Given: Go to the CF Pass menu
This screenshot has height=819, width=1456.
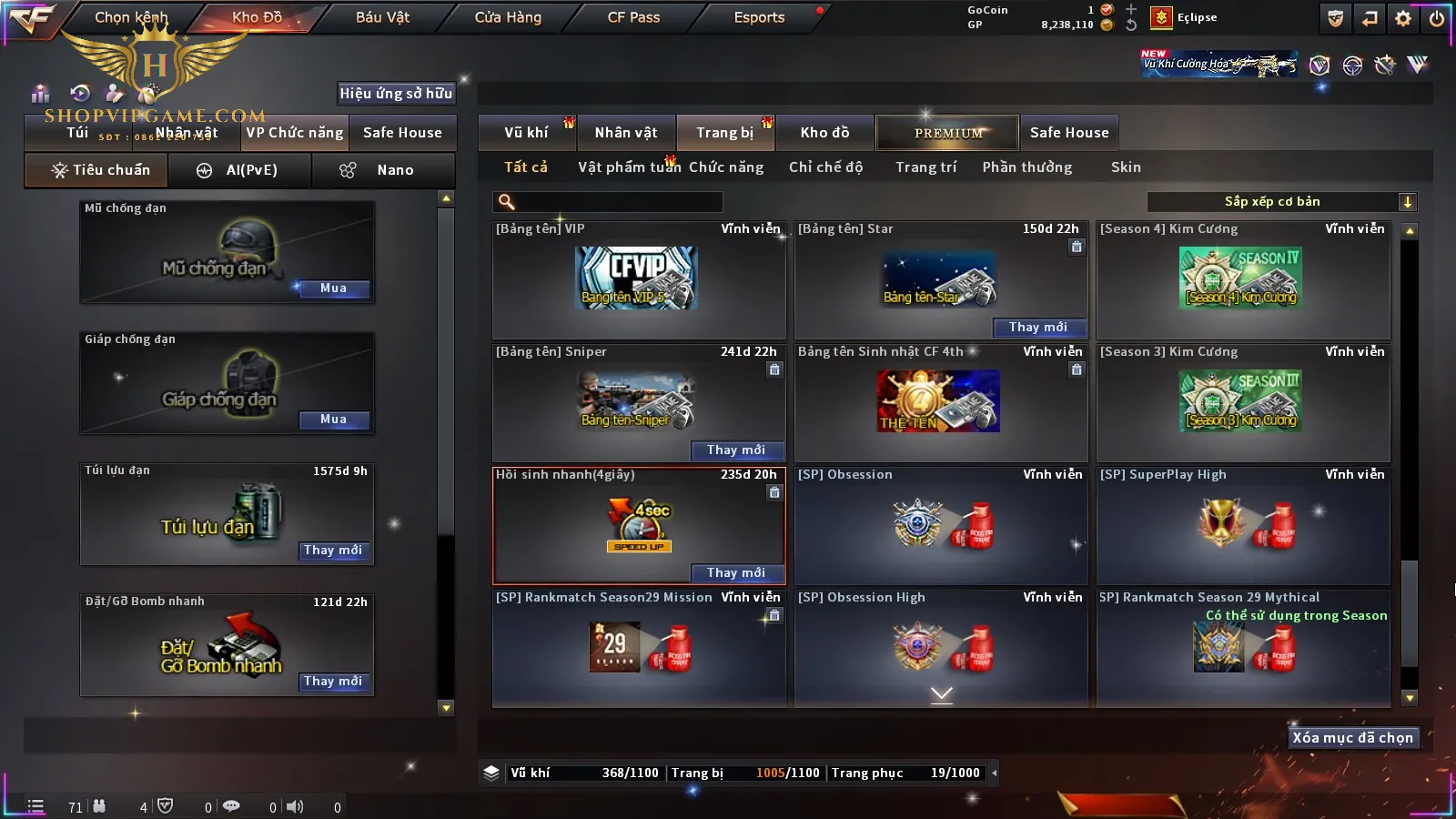Looking at the screenshot, I should pos(633,17).
